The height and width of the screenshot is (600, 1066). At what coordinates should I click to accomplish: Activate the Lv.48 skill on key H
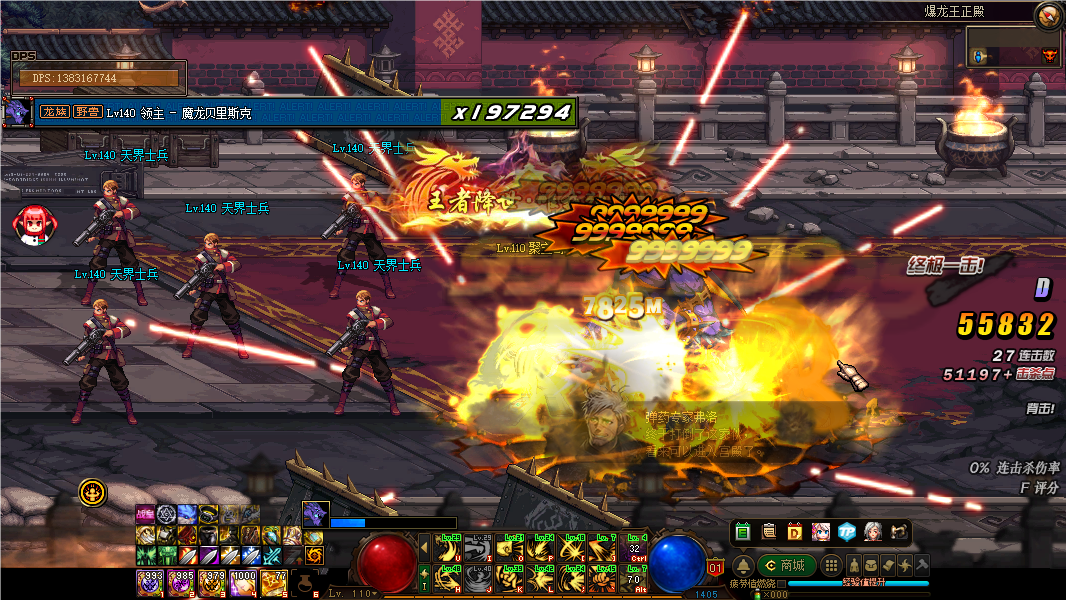tap(449, 579)
